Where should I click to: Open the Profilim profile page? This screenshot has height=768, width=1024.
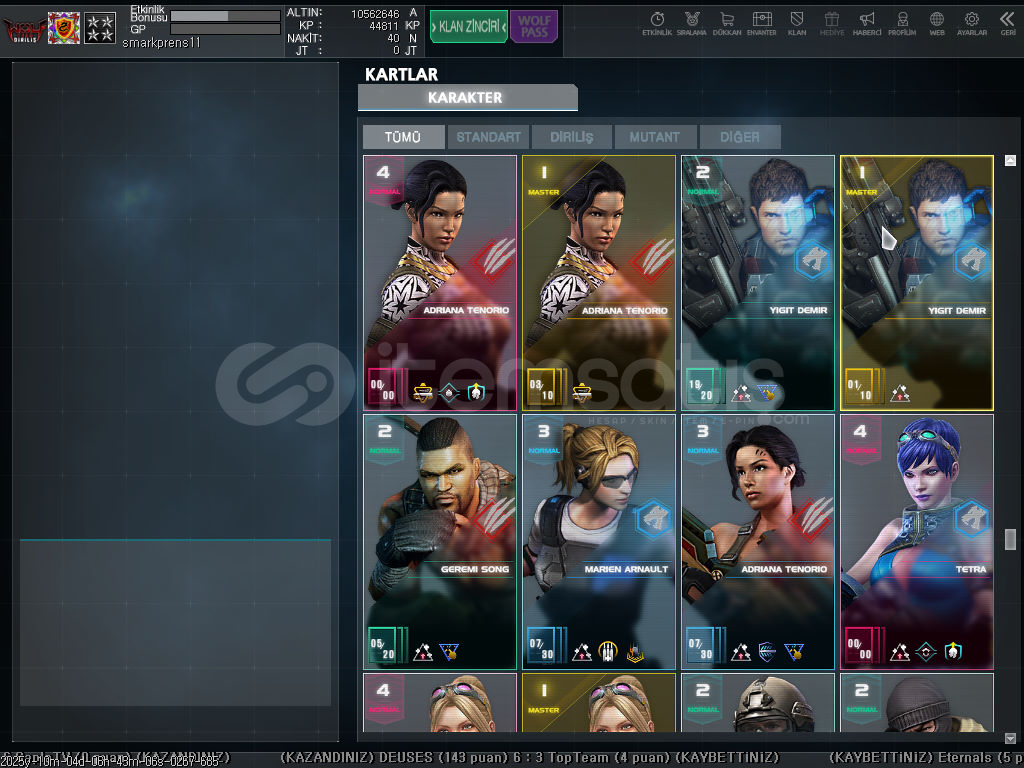902,23
